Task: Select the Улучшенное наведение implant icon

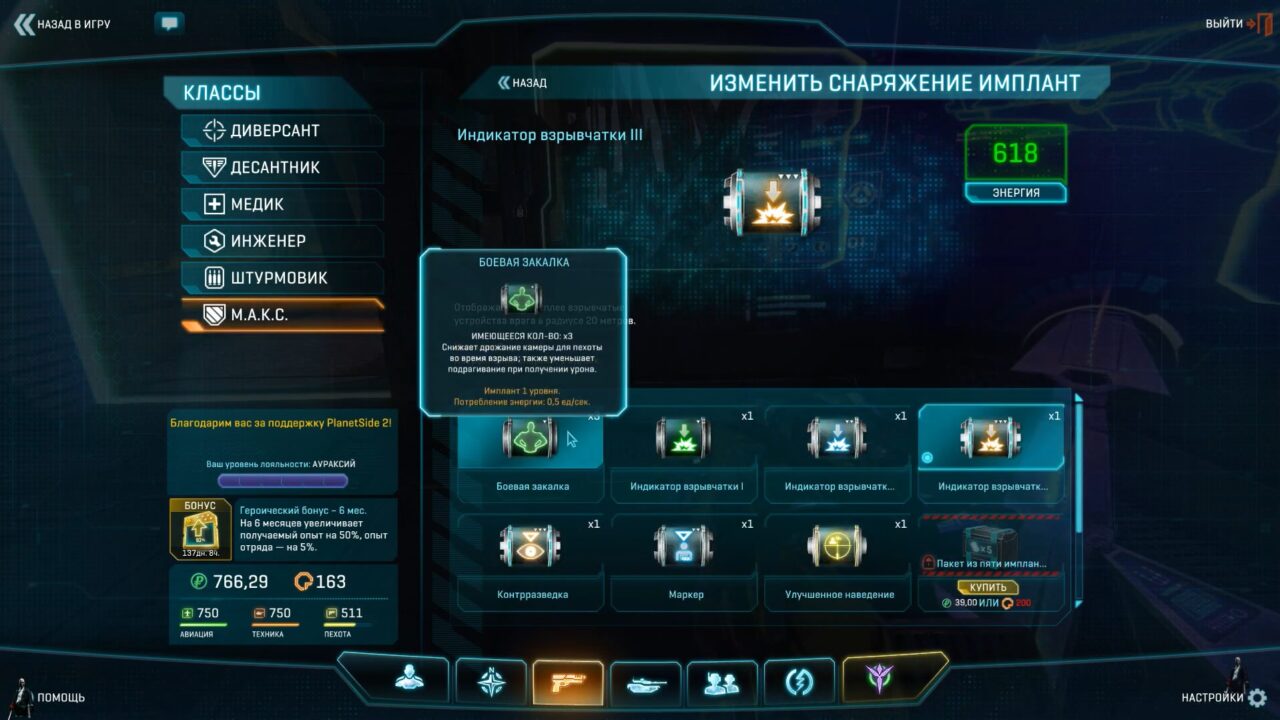Action: (x=836, y=545)
